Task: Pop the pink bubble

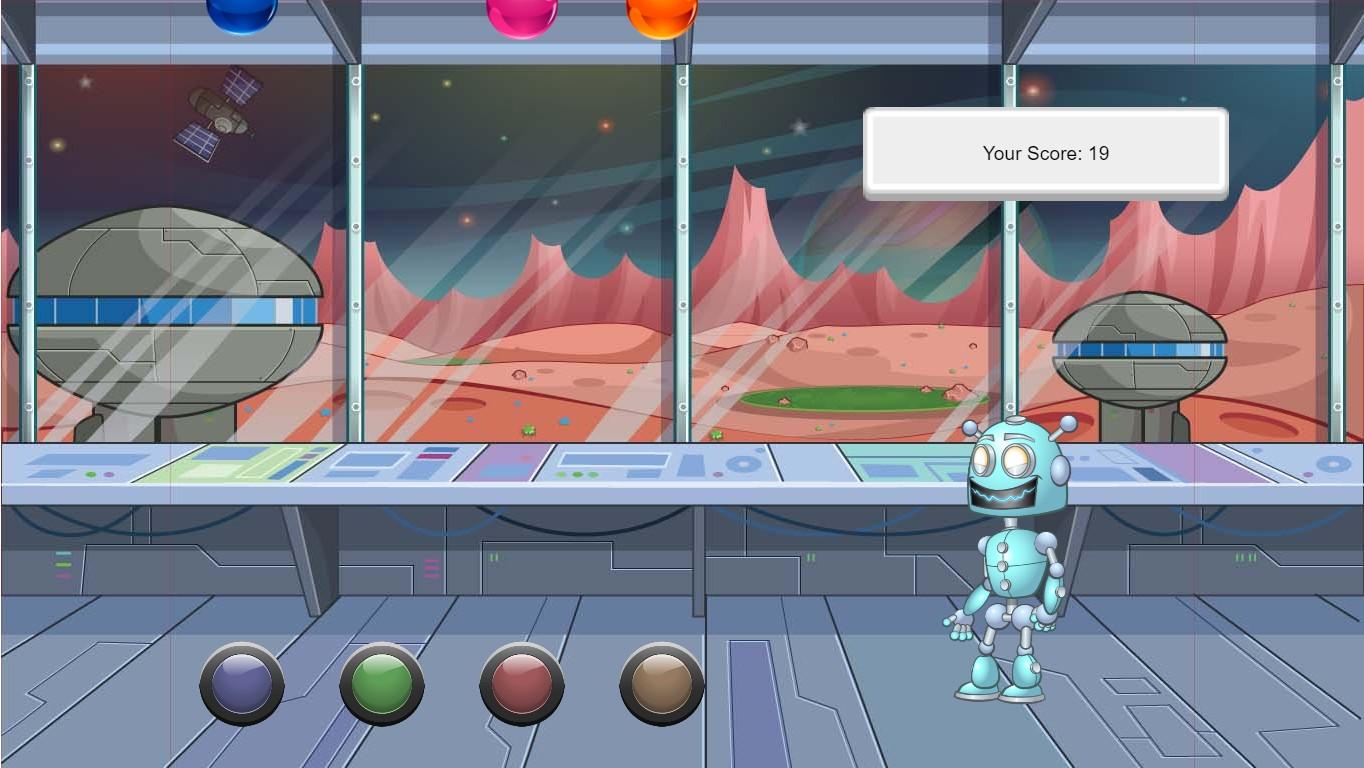Action: point(521,12)
